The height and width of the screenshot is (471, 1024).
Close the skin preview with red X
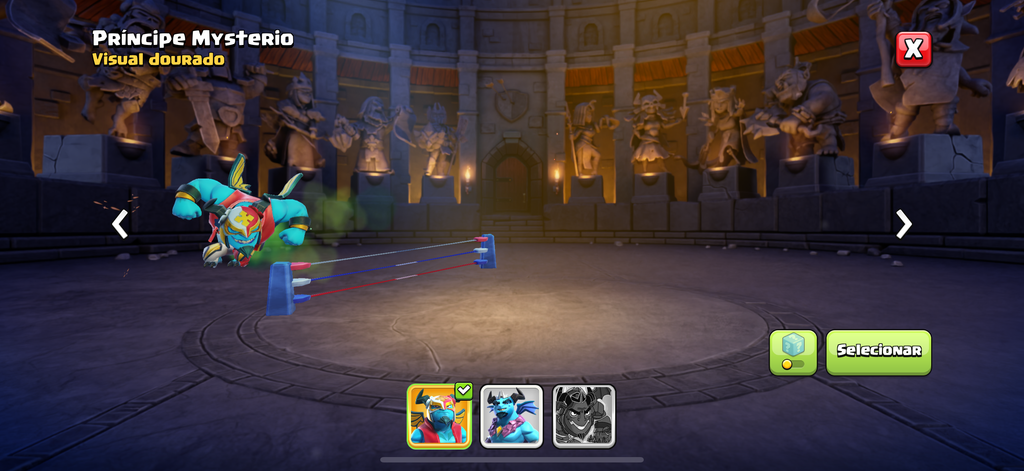[913, 49]
